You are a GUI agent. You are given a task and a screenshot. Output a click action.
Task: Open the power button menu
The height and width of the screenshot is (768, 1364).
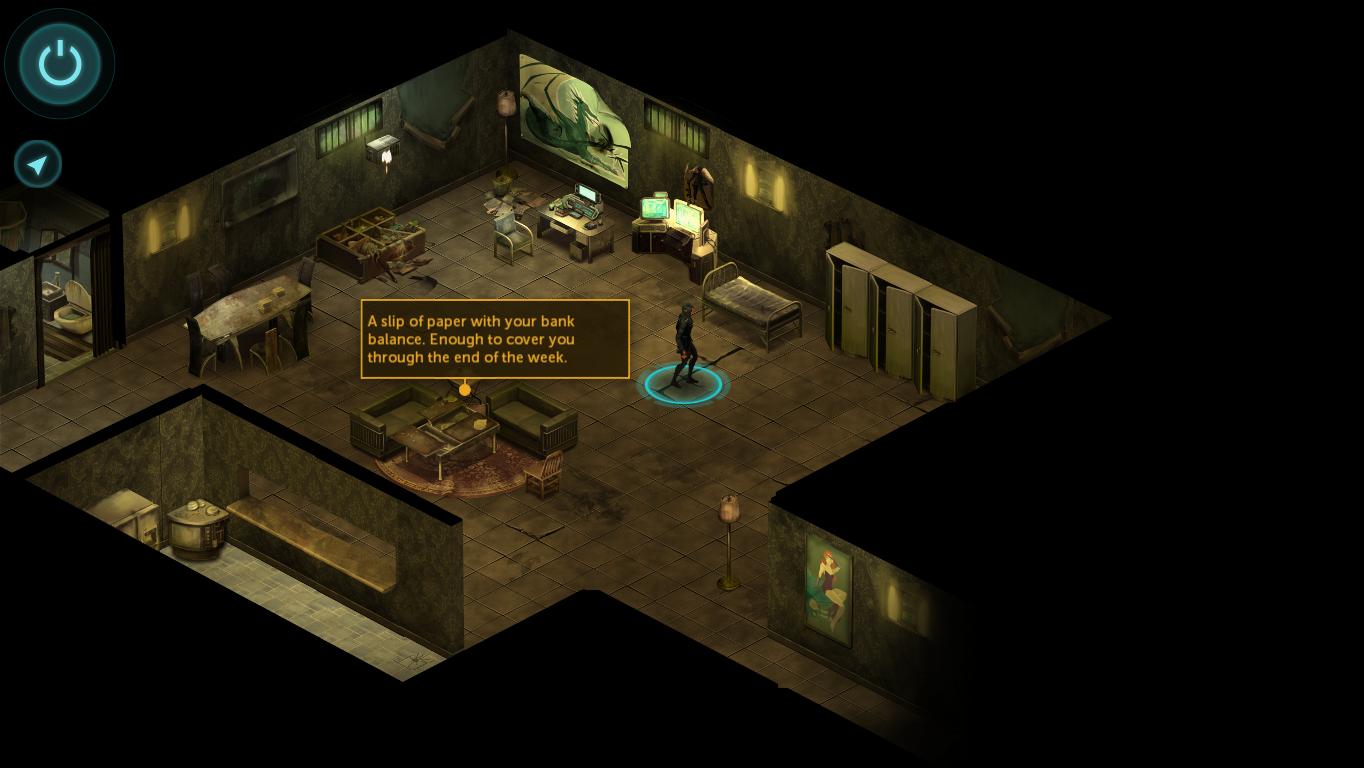tap(60, 63)
